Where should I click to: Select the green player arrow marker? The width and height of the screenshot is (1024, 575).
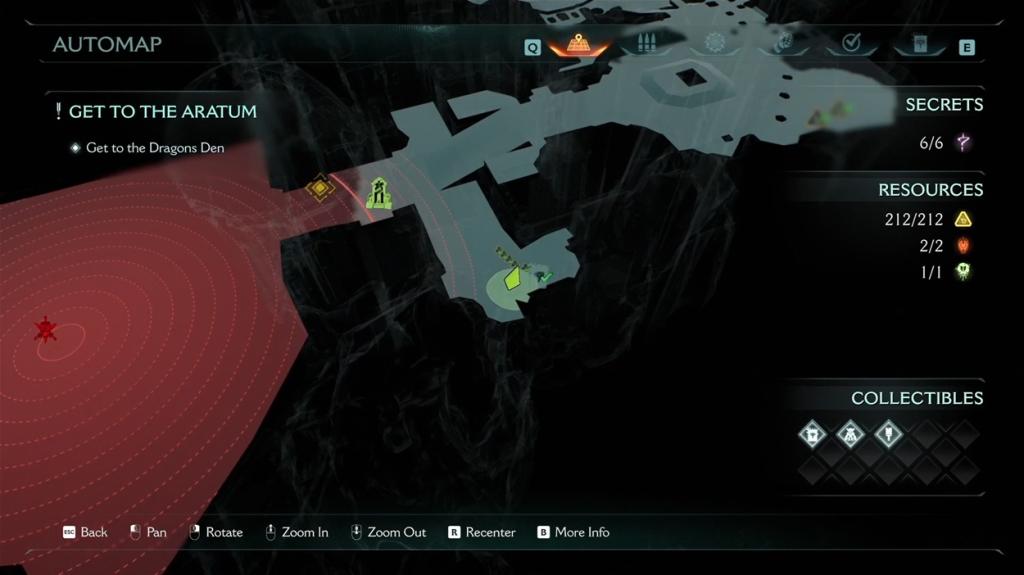[512, 277]
